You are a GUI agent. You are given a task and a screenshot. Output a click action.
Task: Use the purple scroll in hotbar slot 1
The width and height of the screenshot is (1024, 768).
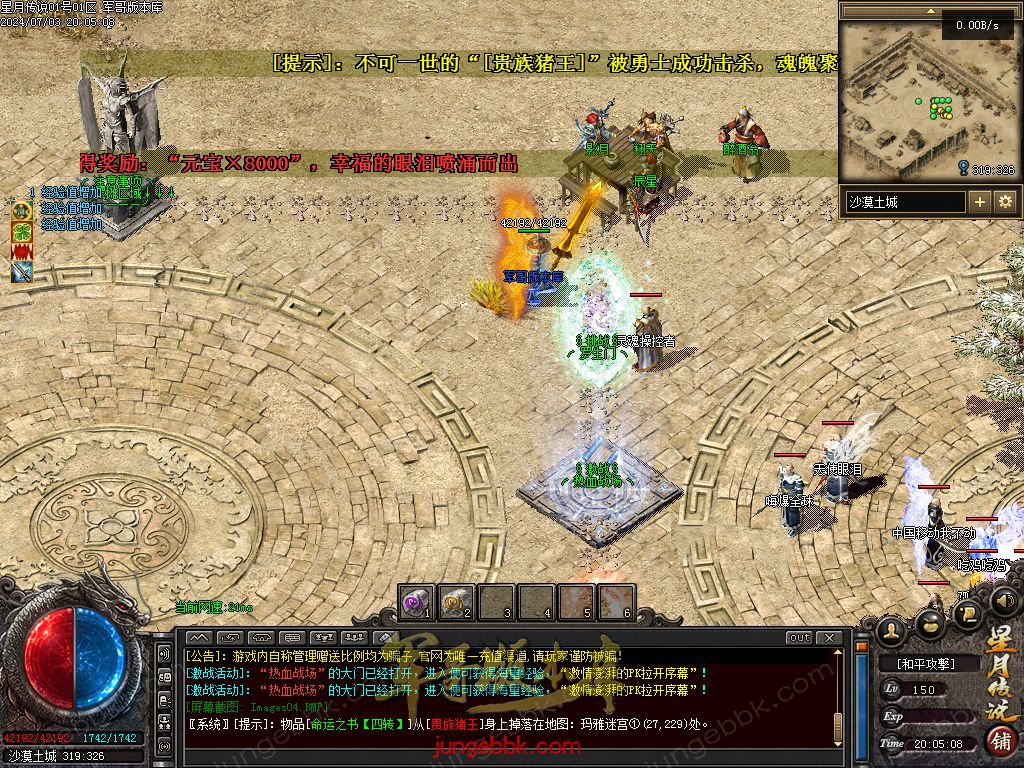click(x=416, y=601)
